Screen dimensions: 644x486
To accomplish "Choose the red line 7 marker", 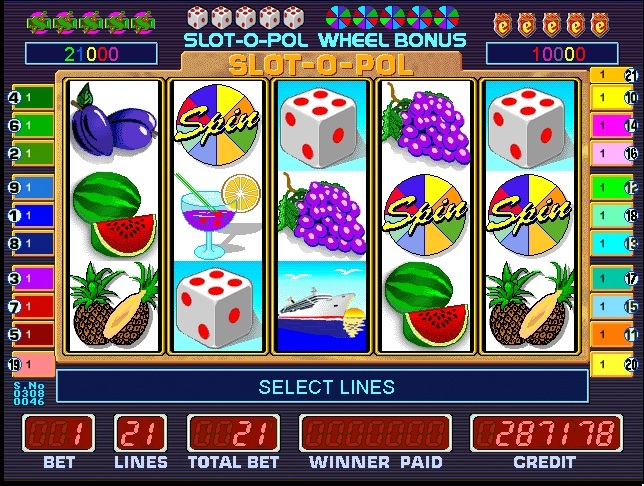I will coord(30,306).
